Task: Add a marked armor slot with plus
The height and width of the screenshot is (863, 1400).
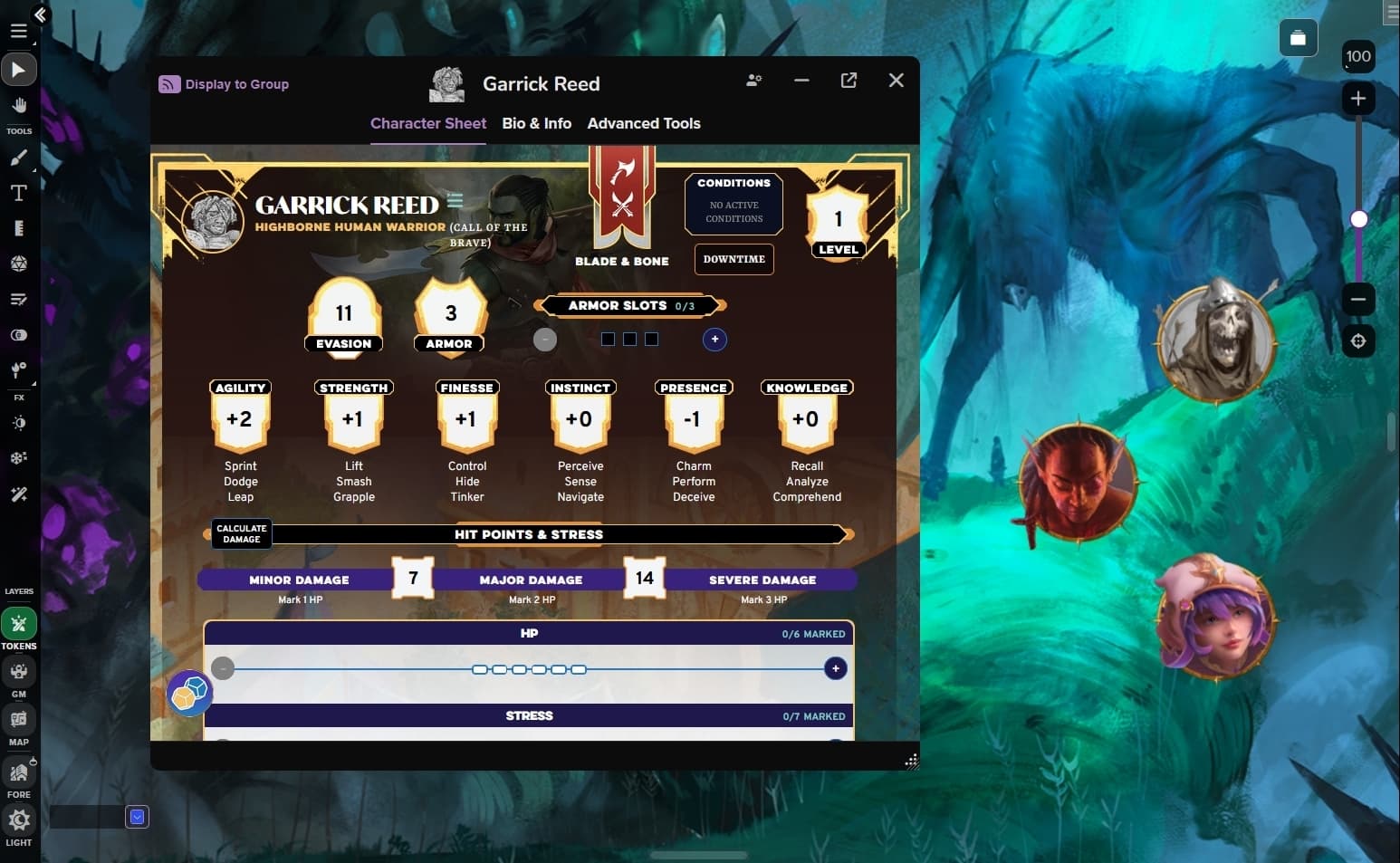Action: coord(714,340)
